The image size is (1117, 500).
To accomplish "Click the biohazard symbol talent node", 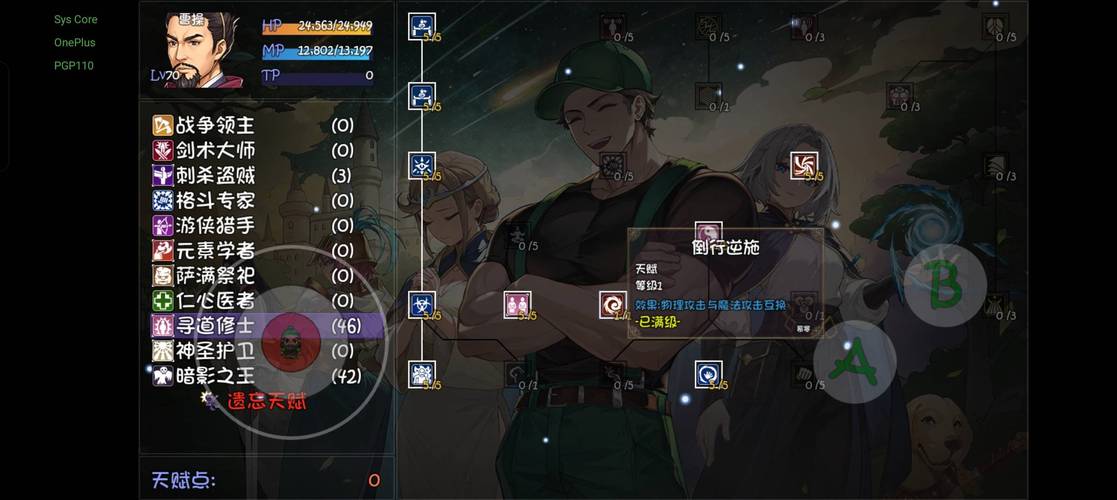I will [x=422, y=305].
